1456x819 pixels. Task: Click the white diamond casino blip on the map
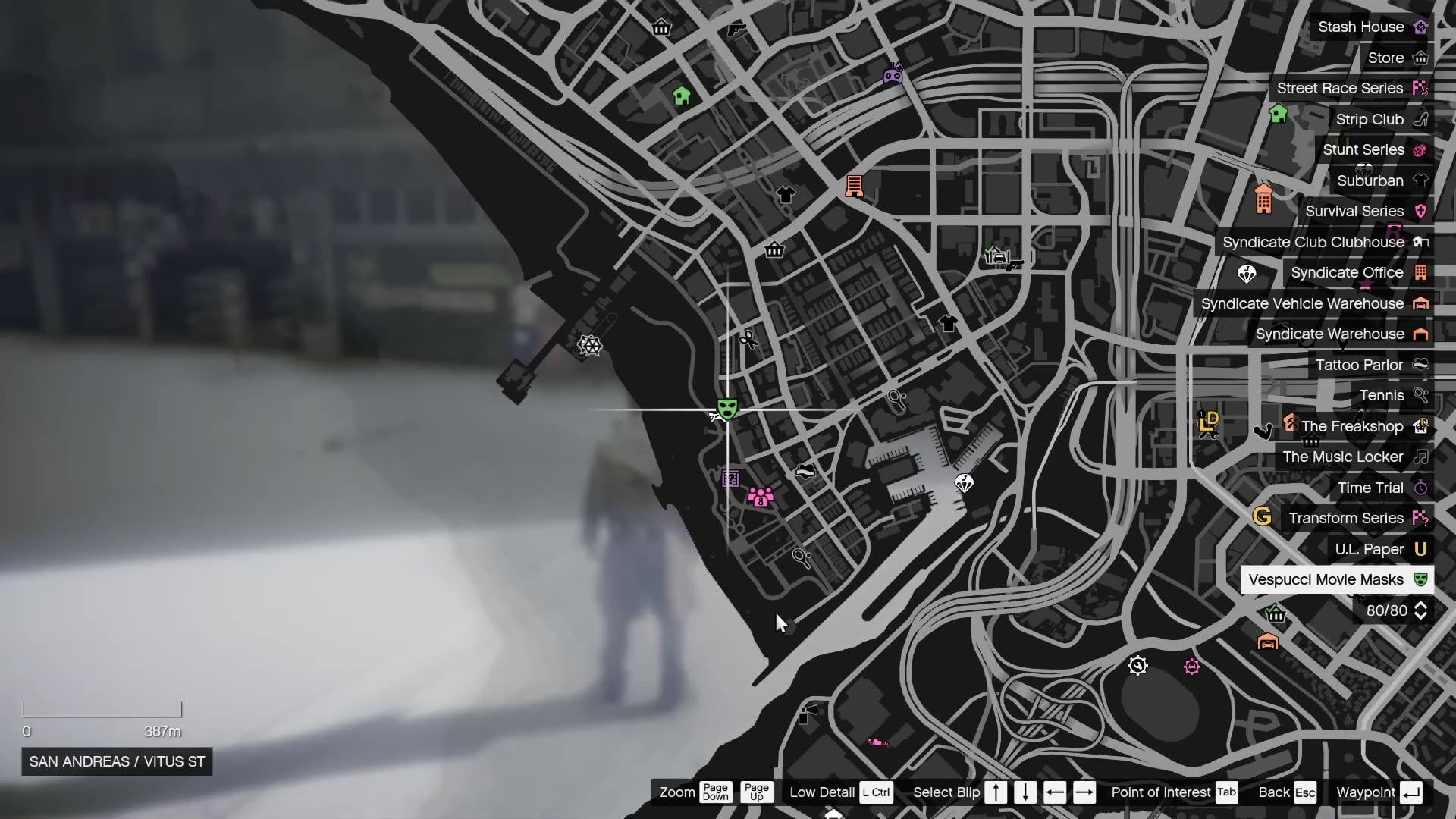point(965,482)
